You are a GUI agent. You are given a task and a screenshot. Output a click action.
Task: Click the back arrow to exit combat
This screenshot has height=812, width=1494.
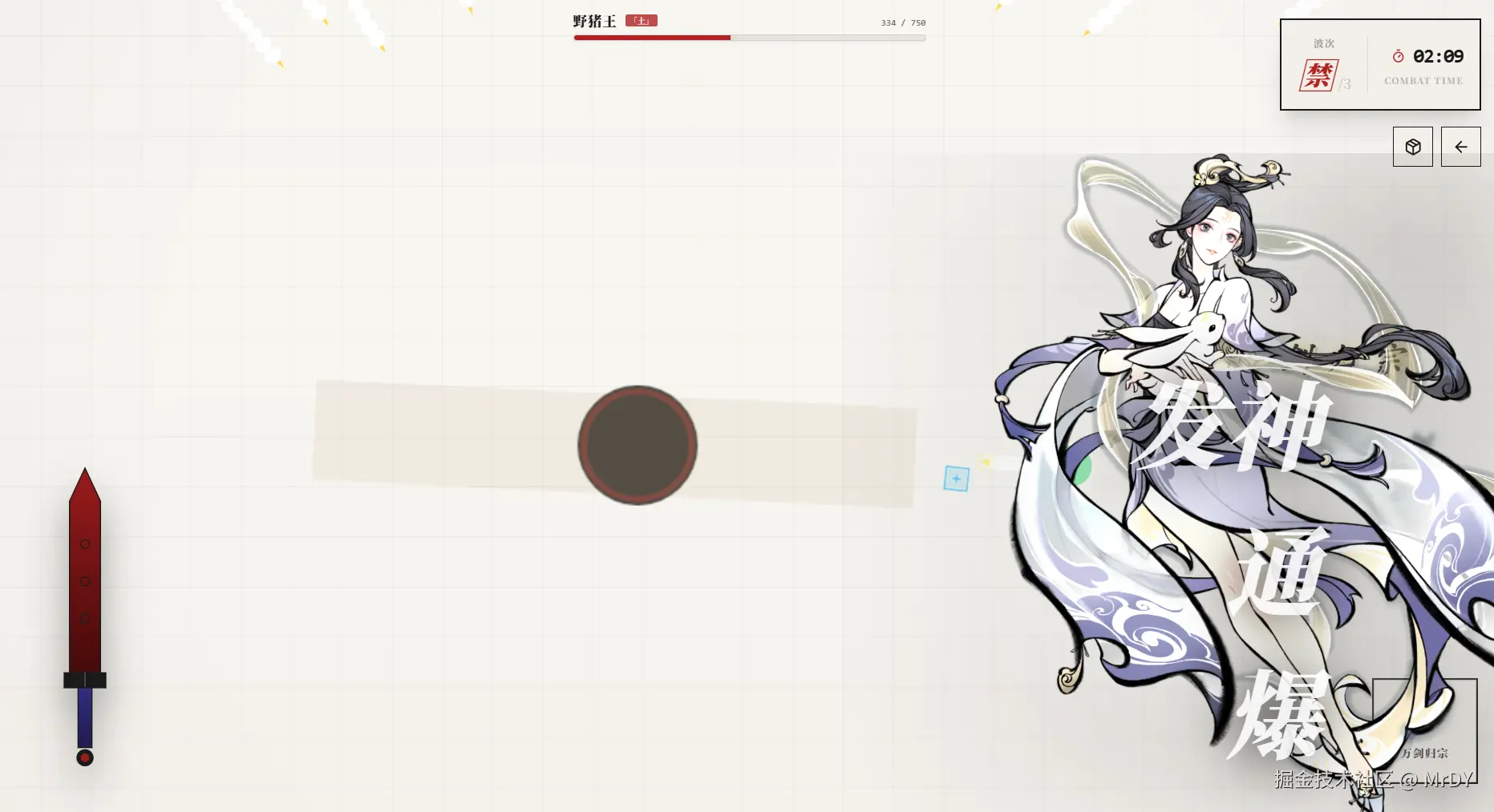(x=1461, y=147)
